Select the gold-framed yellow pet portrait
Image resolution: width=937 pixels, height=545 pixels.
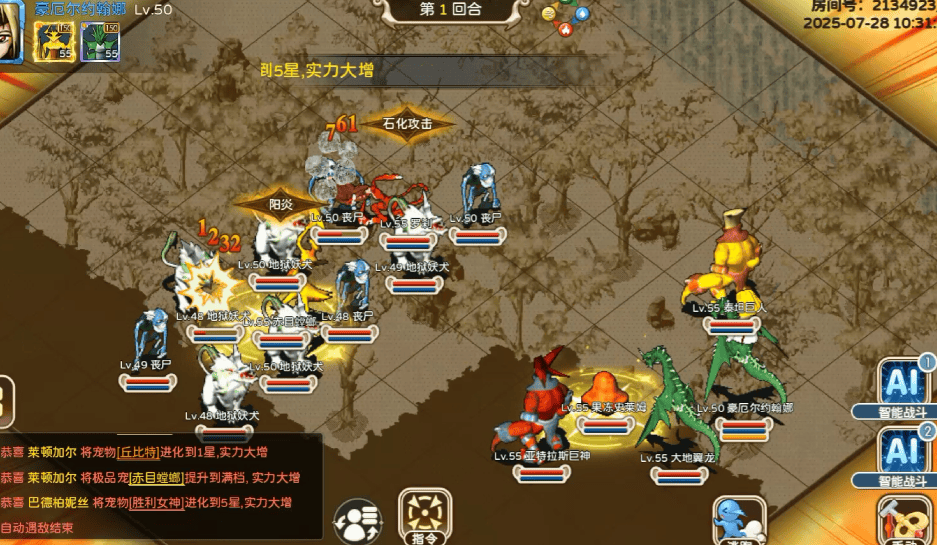[52, 41]
